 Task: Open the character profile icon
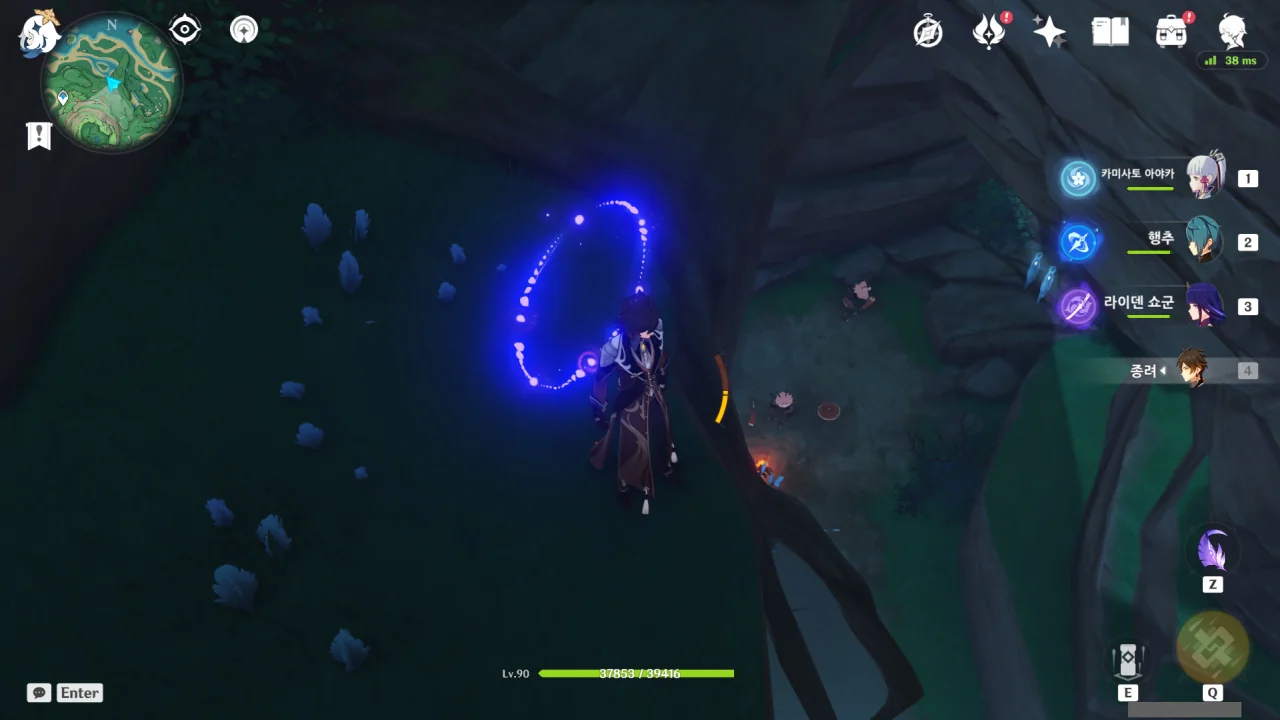[x=1232, y=32]
